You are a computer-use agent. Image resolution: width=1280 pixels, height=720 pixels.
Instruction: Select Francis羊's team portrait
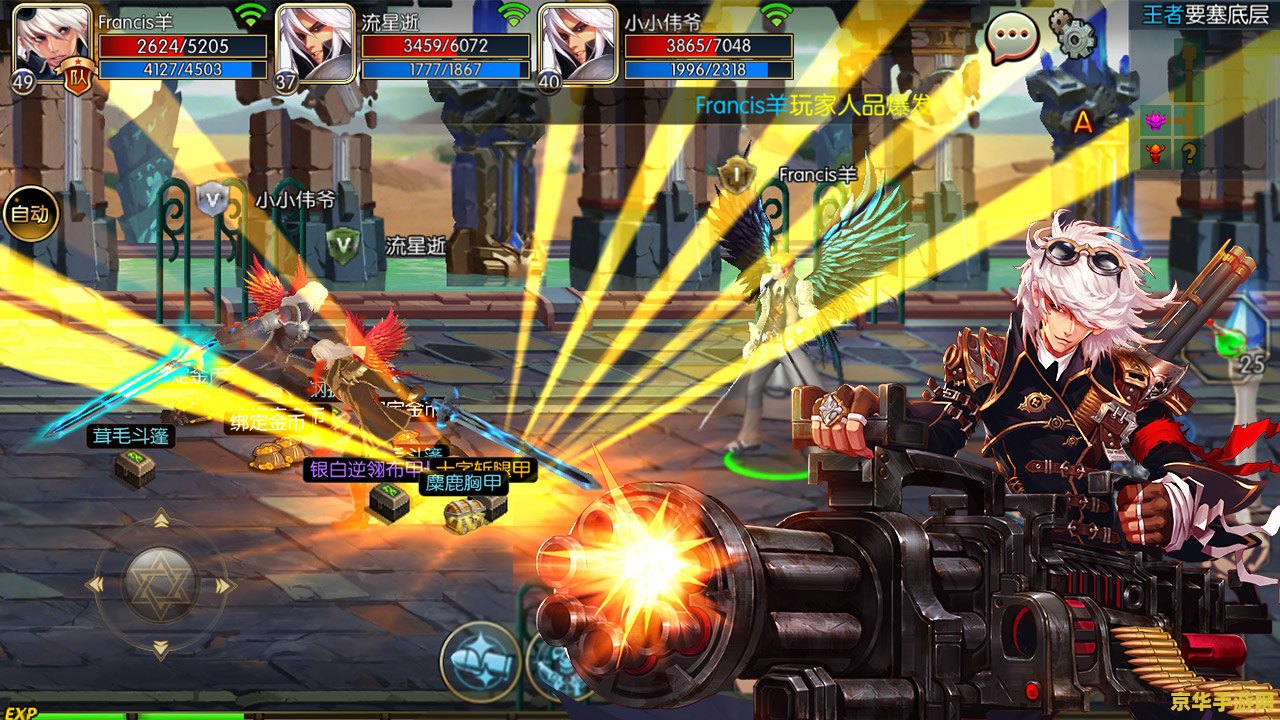(x=52, y=42)
